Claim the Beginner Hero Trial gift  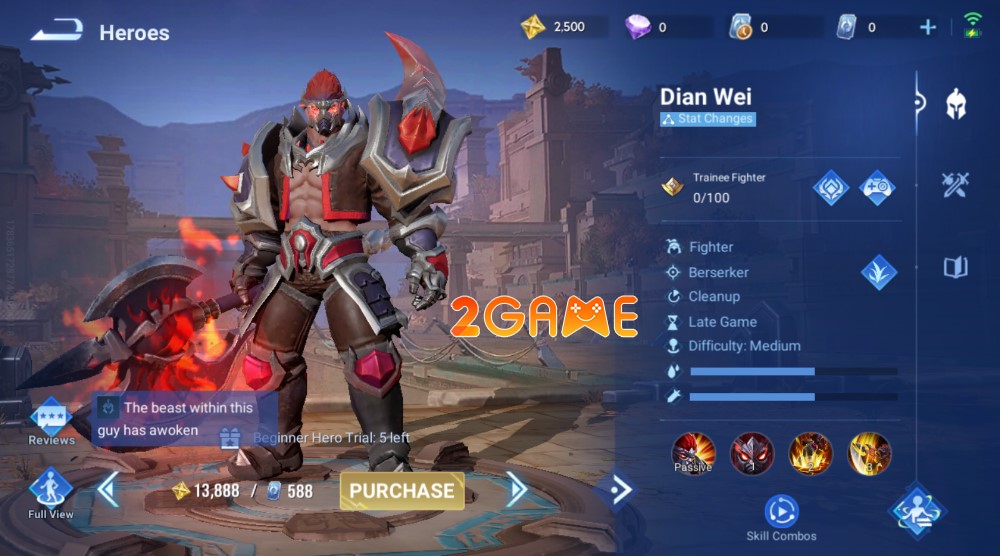coord(231,437)
